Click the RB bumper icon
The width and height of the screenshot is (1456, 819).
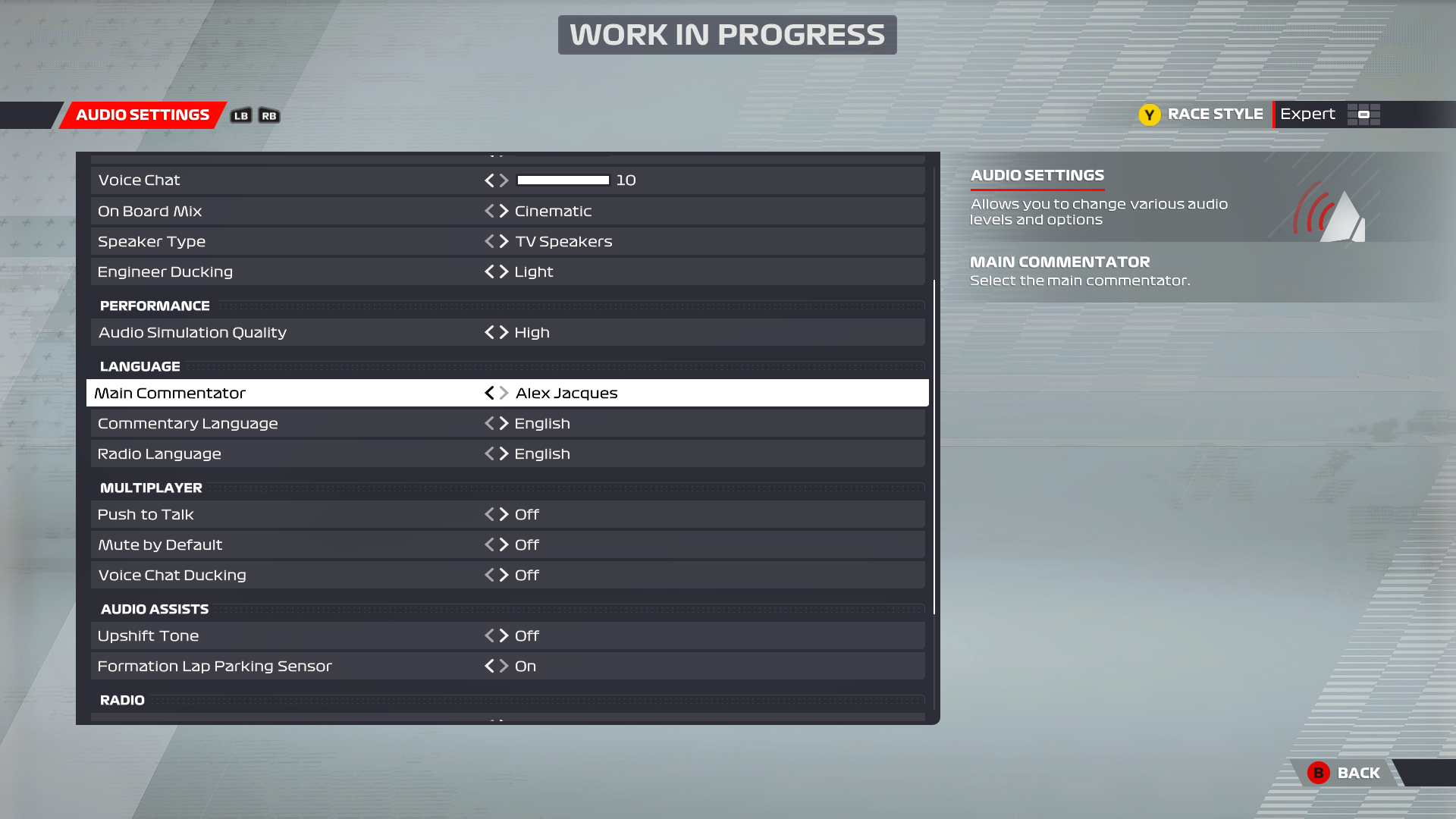(x=269, y=115)
